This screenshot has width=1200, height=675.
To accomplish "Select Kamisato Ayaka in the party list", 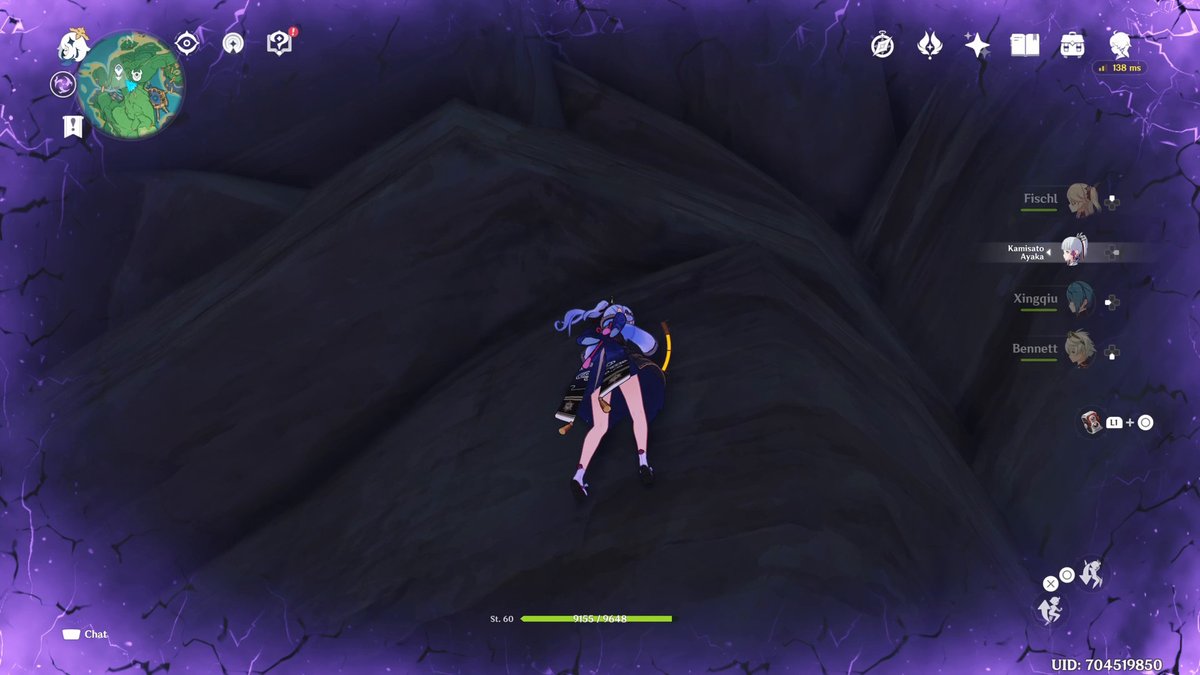I will pos(1073,251).
